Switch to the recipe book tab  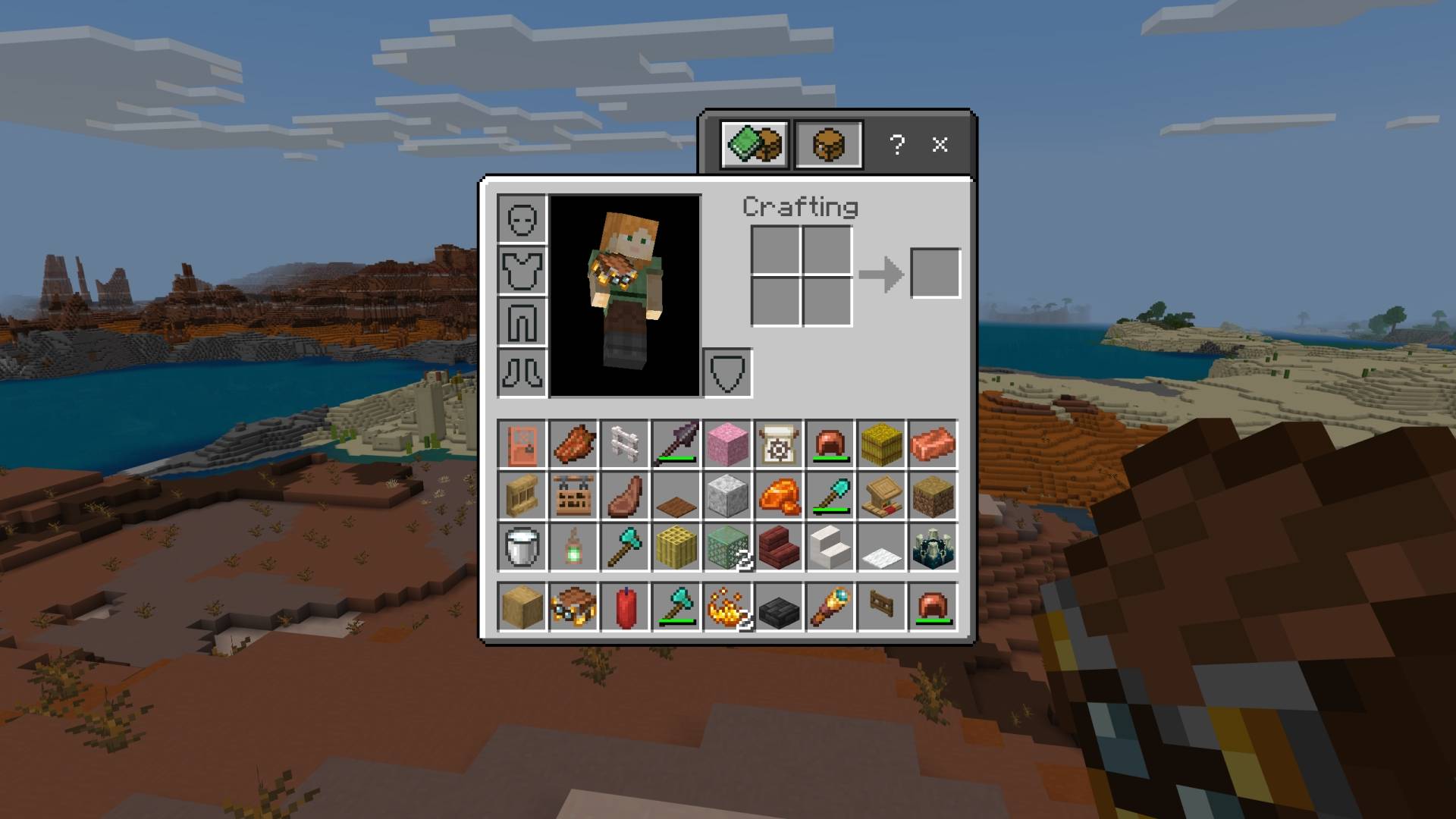point(752,145)
